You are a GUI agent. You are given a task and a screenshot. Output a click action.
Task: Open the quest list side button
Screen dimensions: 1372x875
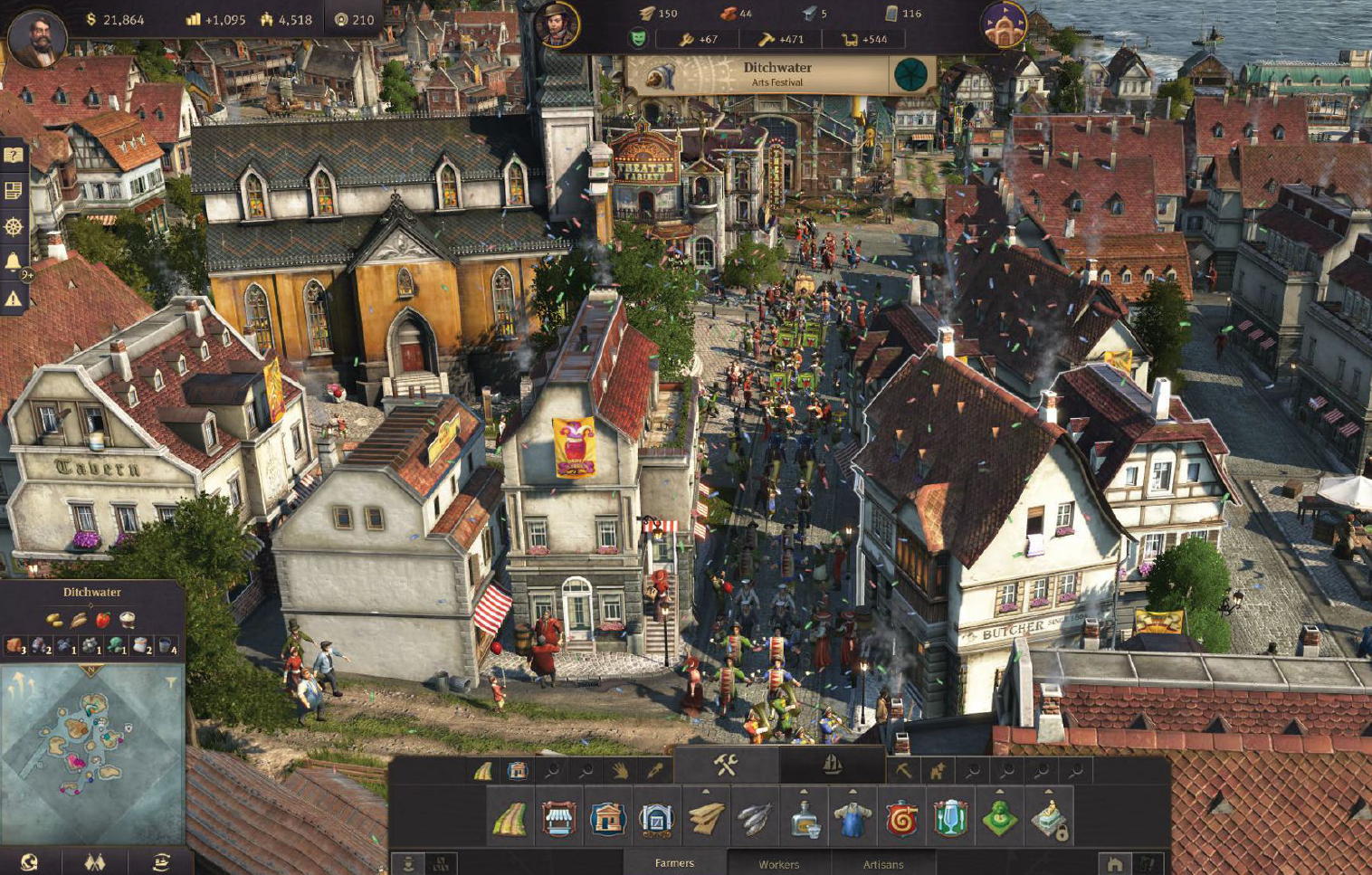pyautogui.click(x=14, y=191)
